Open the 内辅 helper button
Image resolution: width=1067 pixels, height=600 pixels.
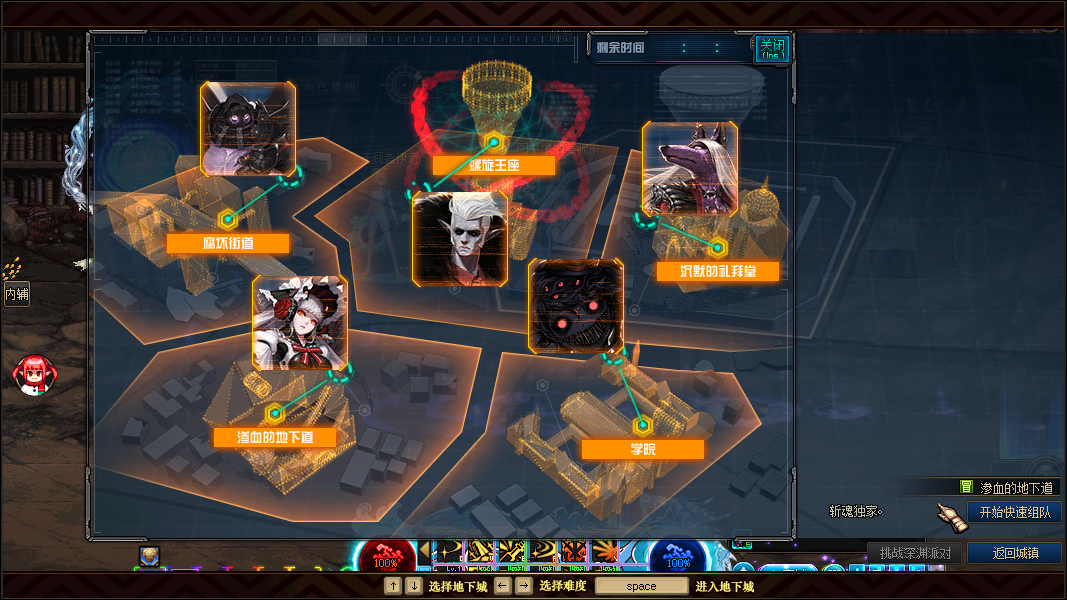click(x=16, y=294)
